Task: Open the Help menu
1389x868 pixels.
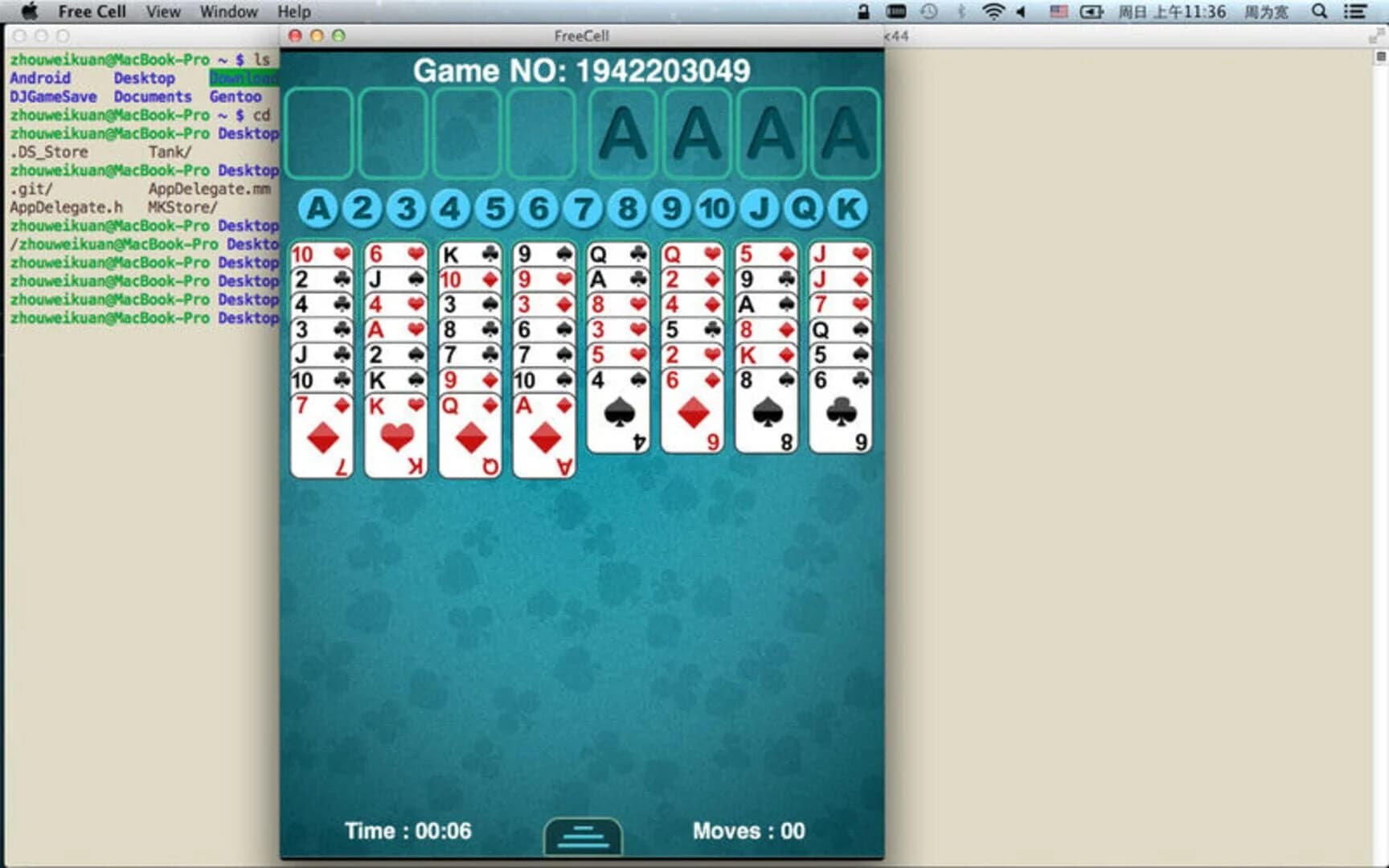Action: click(x=293, y=11)
